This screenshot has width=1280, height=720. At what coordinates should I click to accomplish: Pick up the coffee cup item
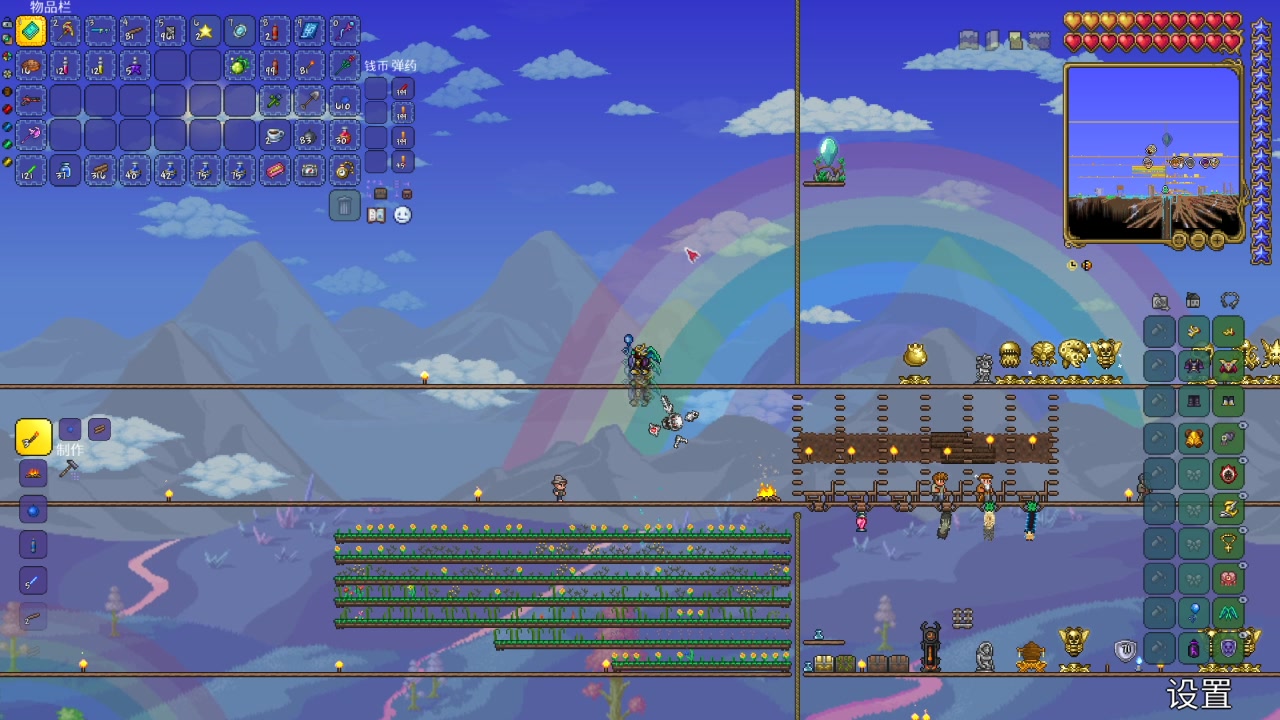coord(274,136)
